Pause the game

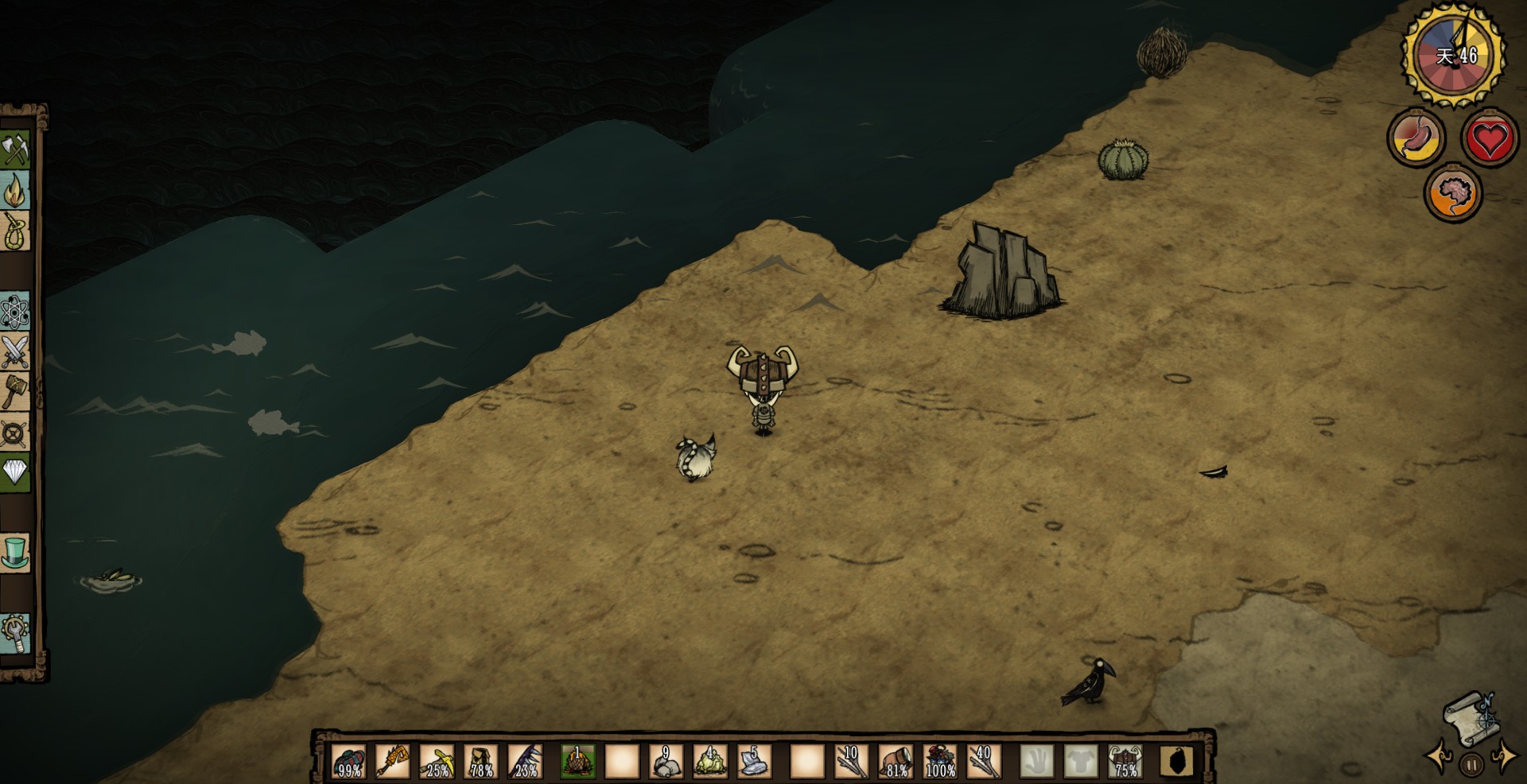(1471, 765)
